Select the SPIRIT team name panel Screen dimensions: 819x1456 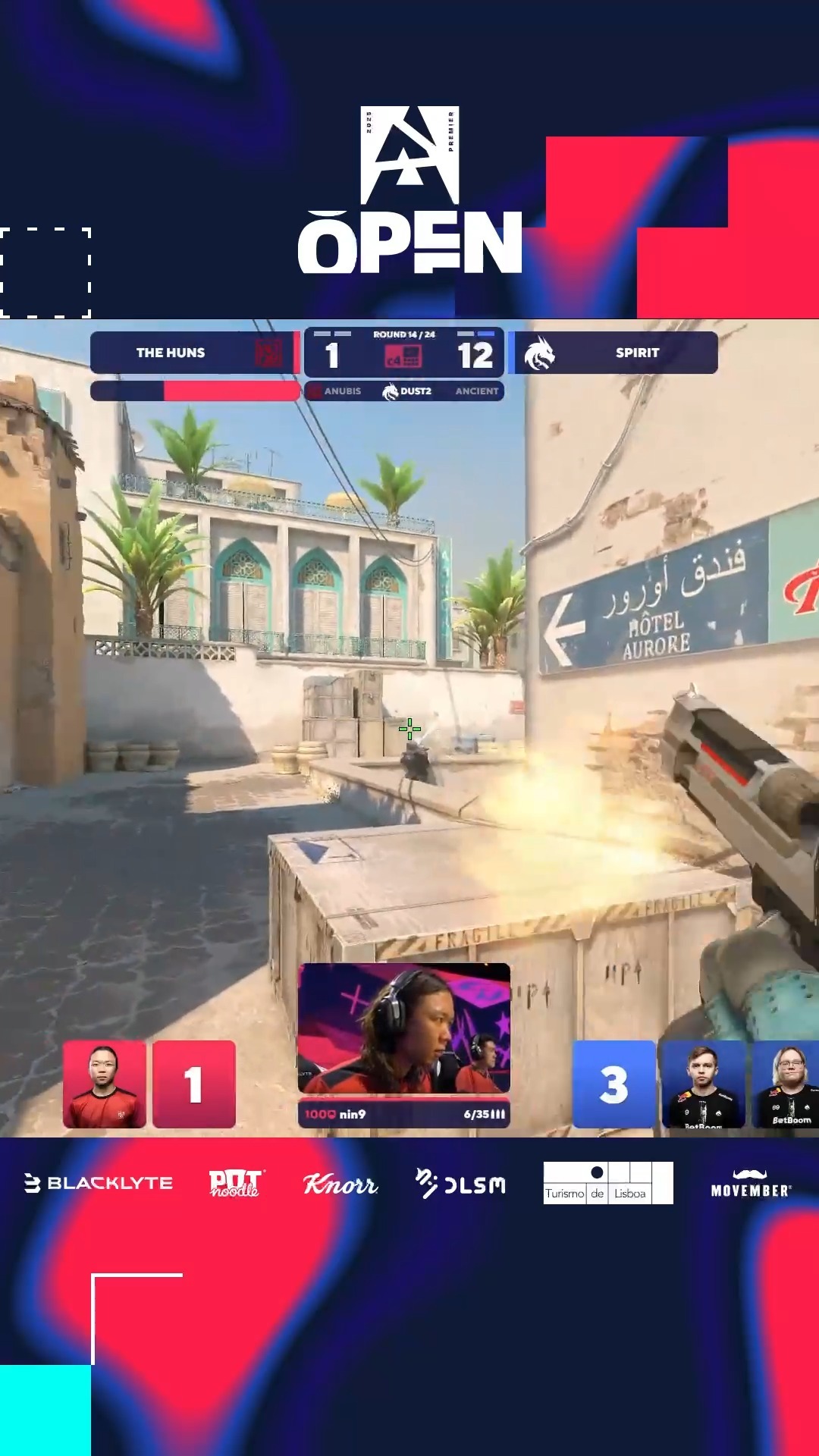(x=637, y=353)
